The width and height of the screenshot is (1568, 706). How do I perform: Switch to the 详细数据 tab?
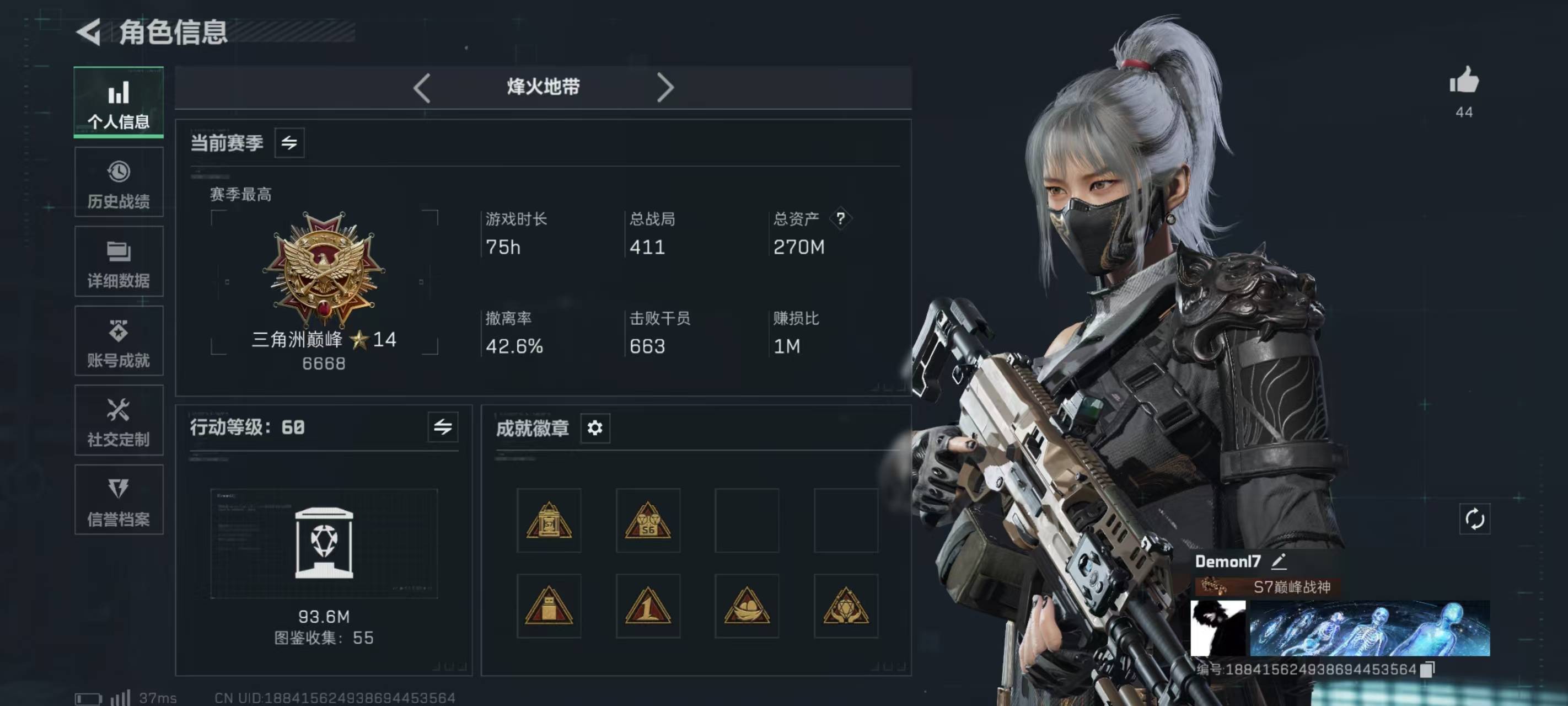(x=119, y=262)
